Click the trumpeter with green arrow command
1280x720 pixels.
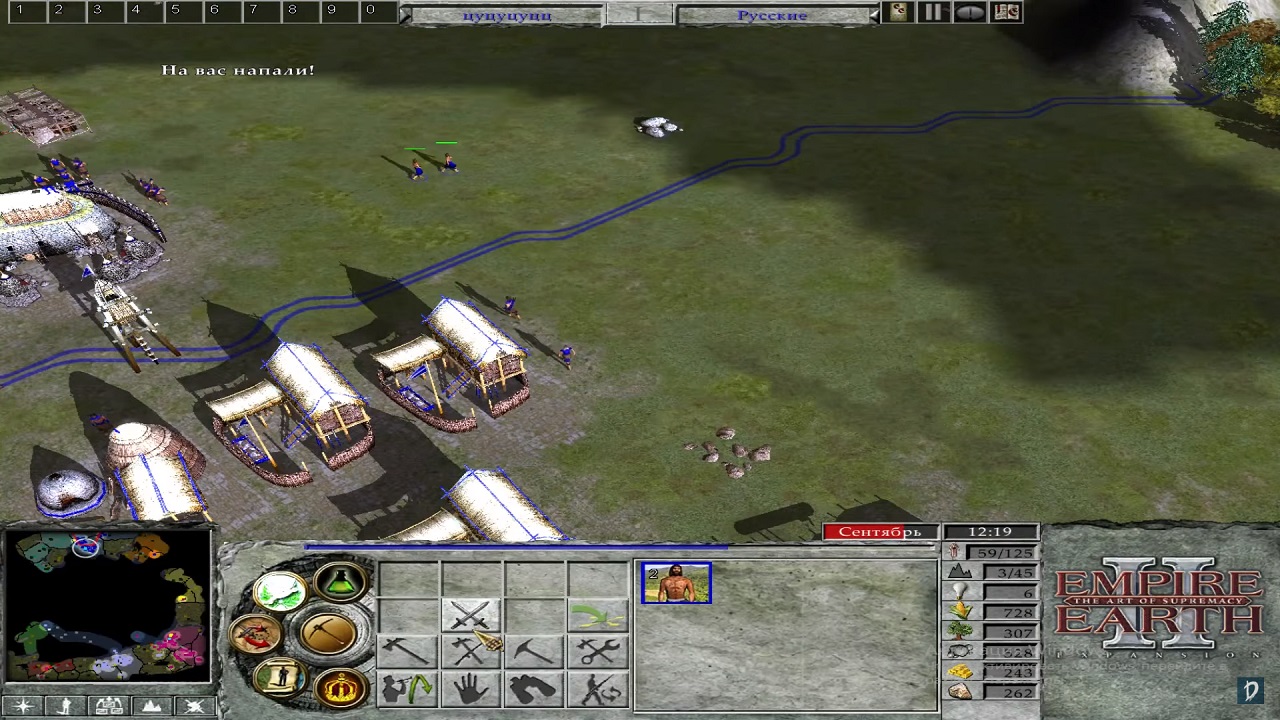click(407, 689)
